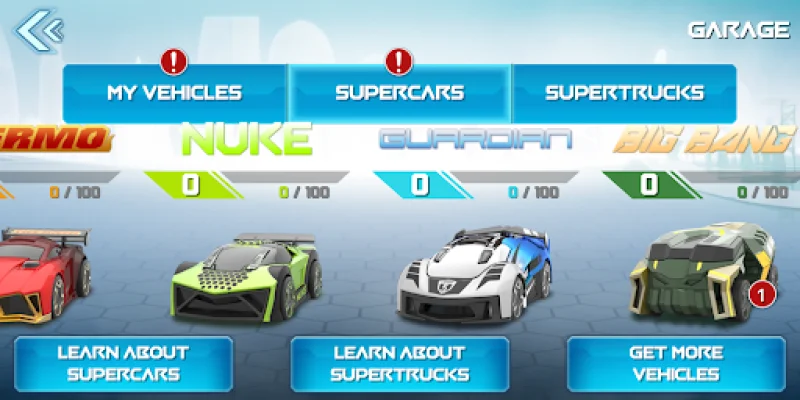Show the Supertrucks tab

[x=624, y=93]
